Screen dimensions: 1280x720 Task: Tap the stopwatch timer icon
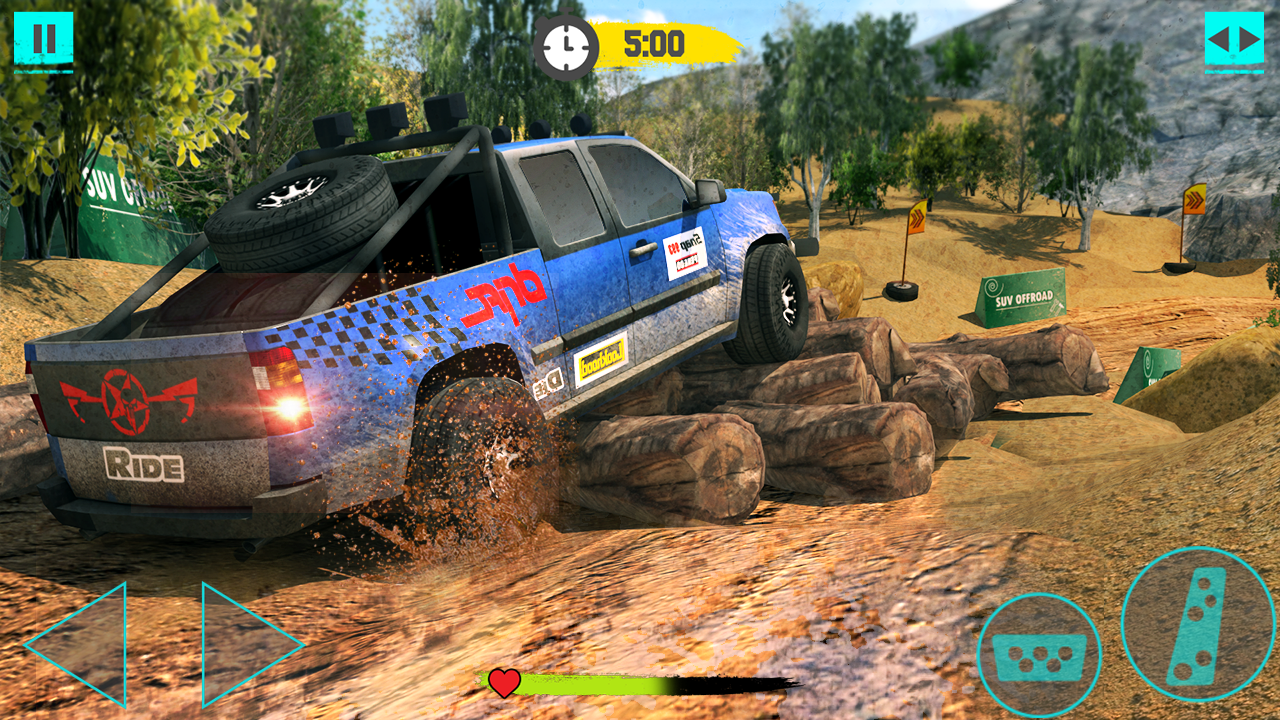(x=565, y=45)
